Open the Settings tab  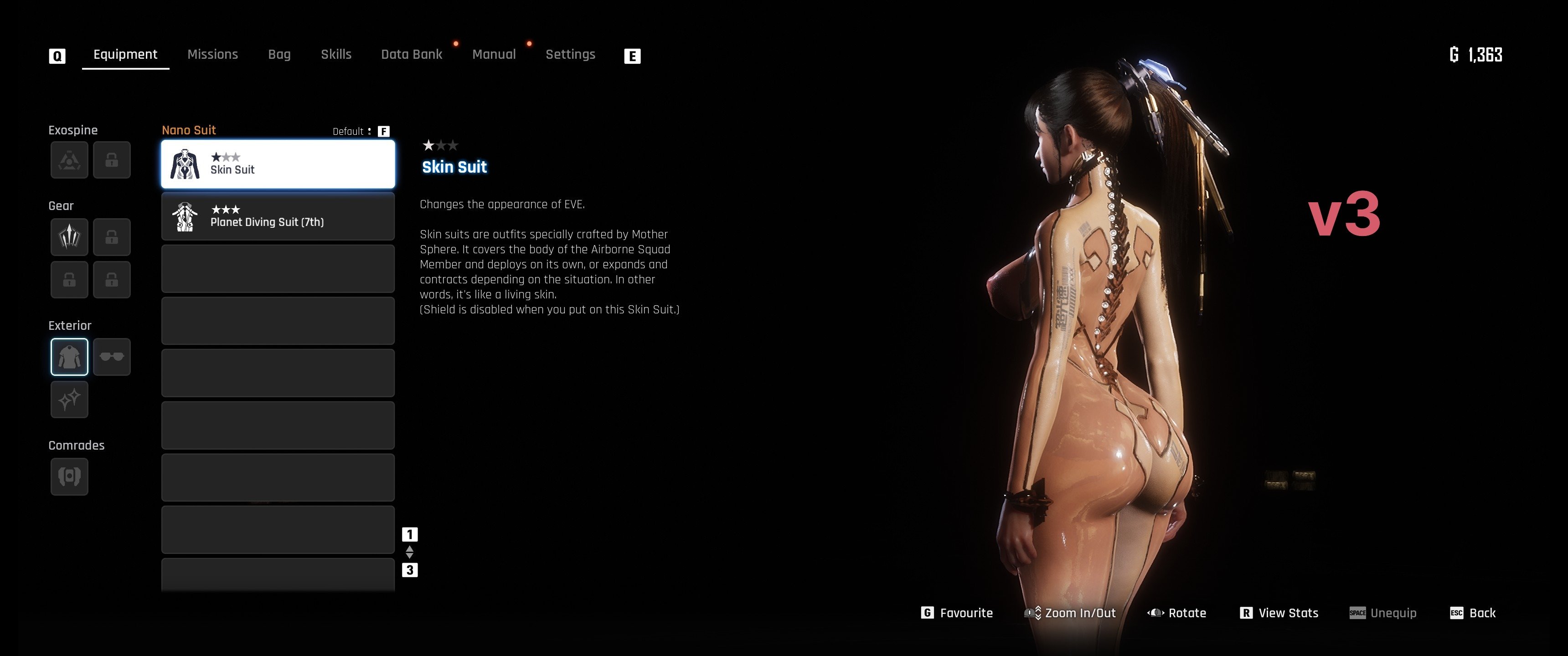[x=570, y=54]
